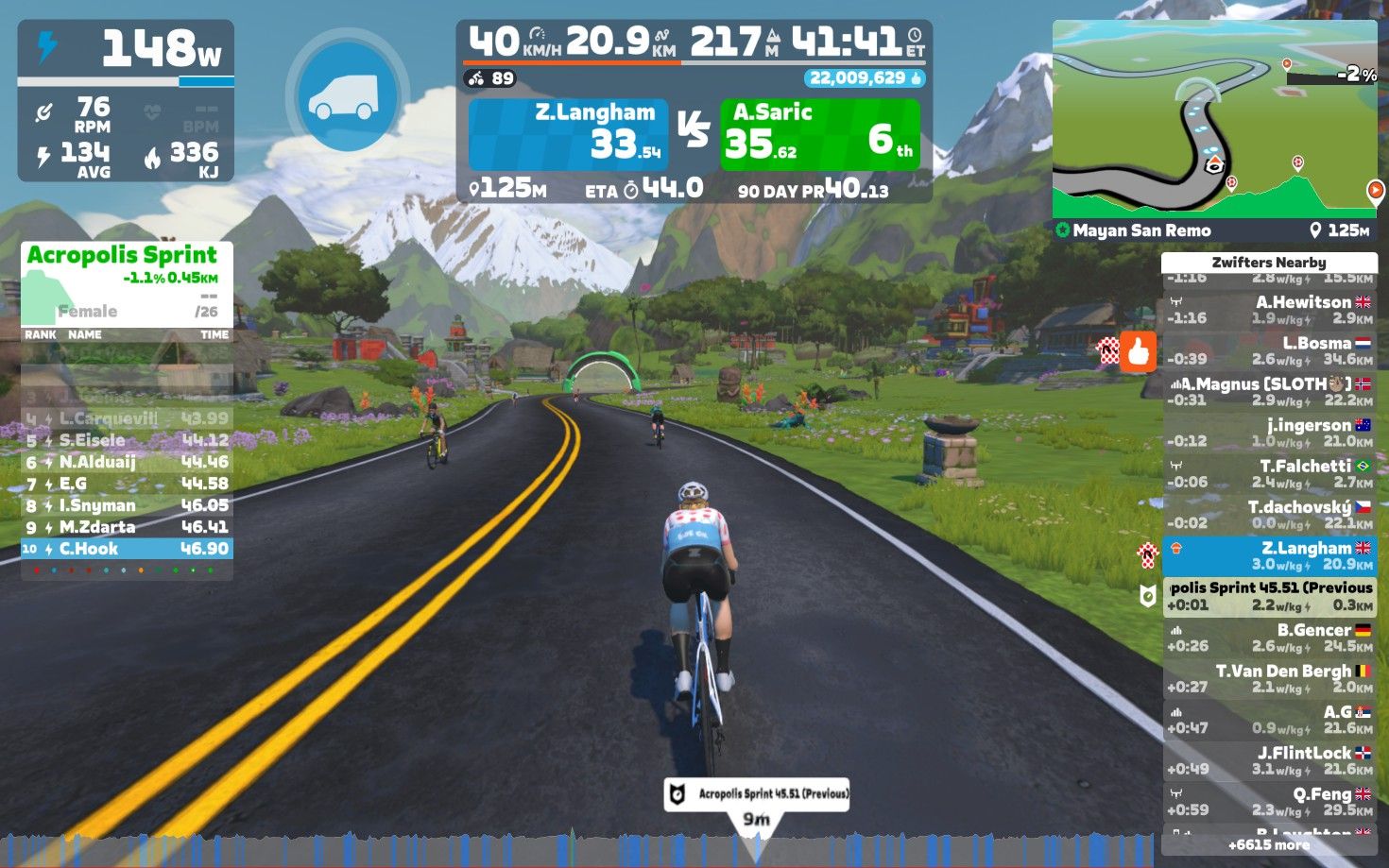Select the highlighted Z.Langham row

pos(1268,555)
